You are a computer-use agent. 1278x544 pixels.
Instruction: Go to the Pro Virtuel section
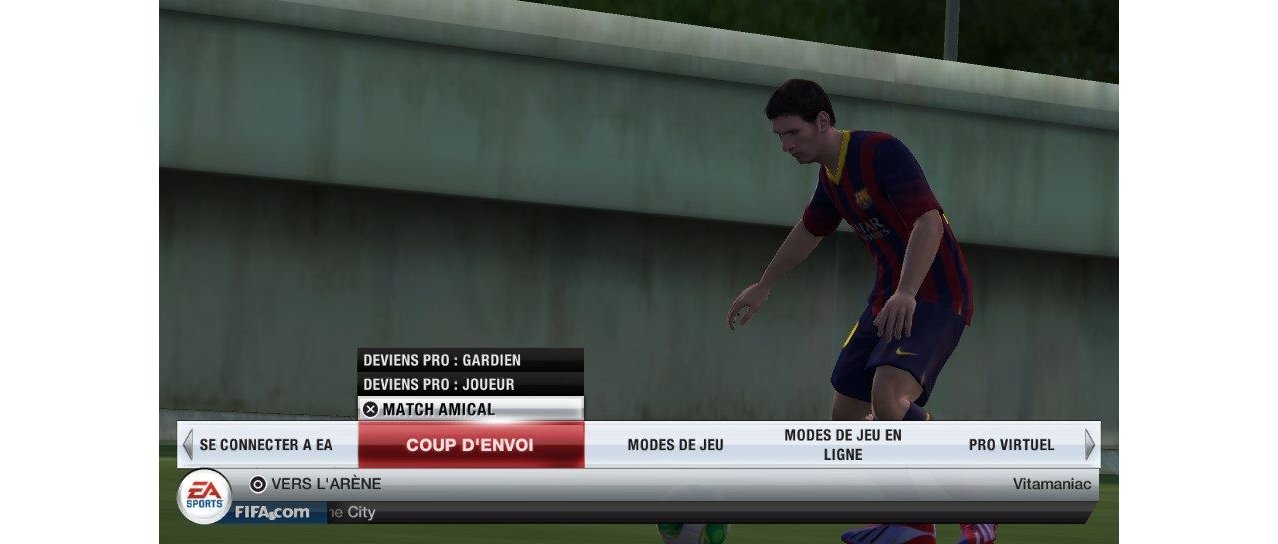pyautogui.click(x=1011, y=445)
